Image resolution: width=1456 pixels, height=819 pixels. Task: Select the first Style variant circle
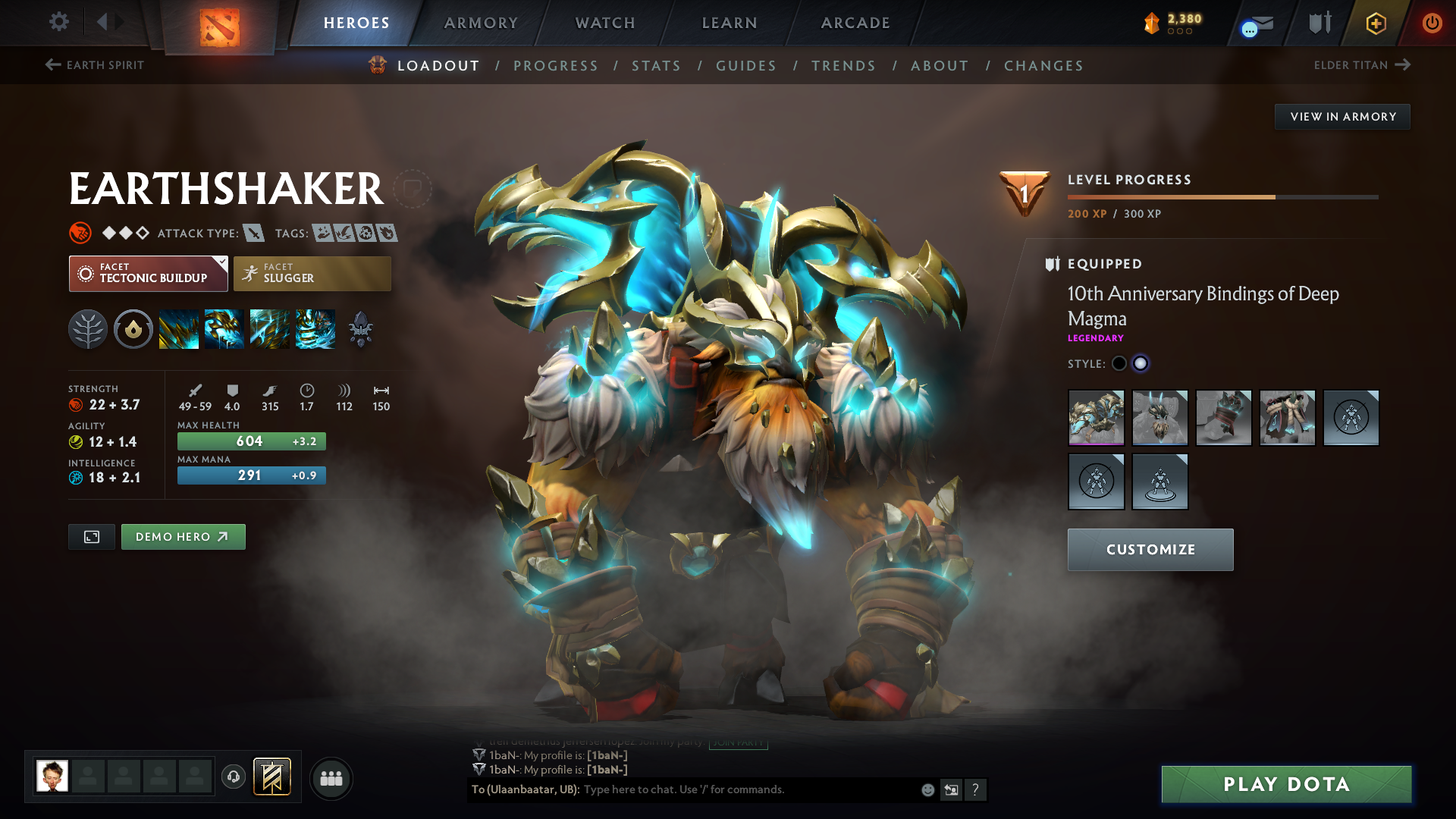1120,363
